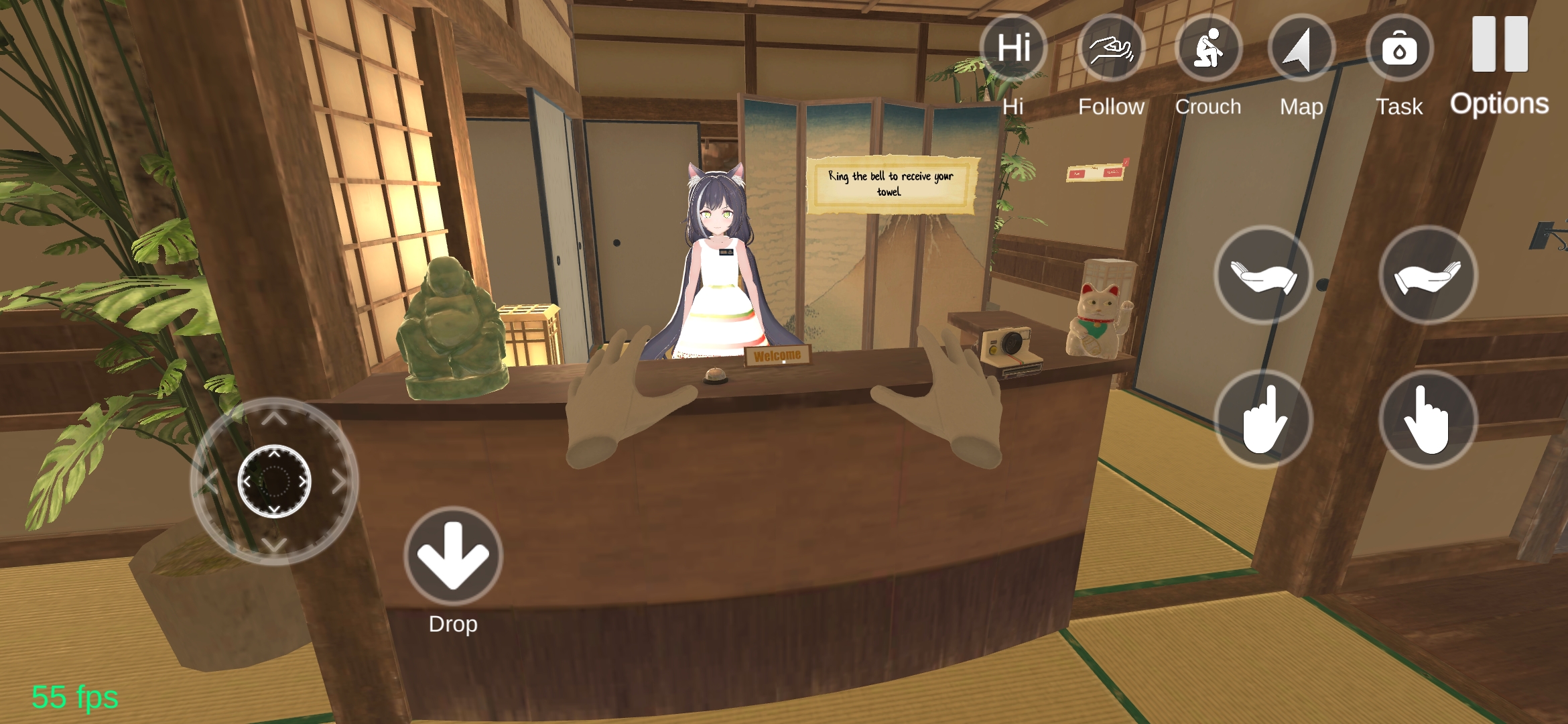Tap the Hi greeting button
The width and height of the screenshot is (1568, 724).
(x=1013, y=48)
